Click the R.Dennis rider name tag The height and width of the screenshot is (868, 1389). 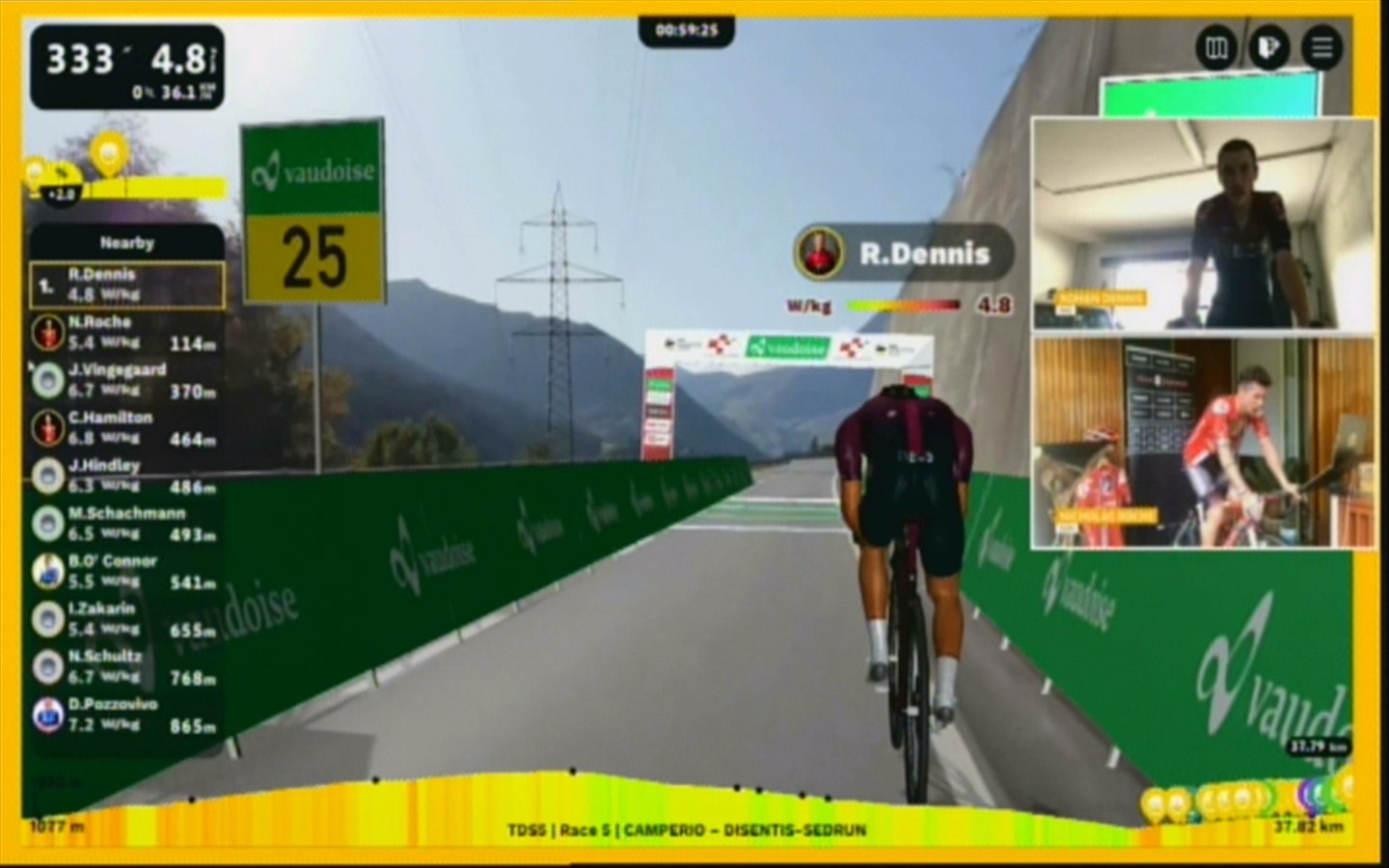(904, 254)
